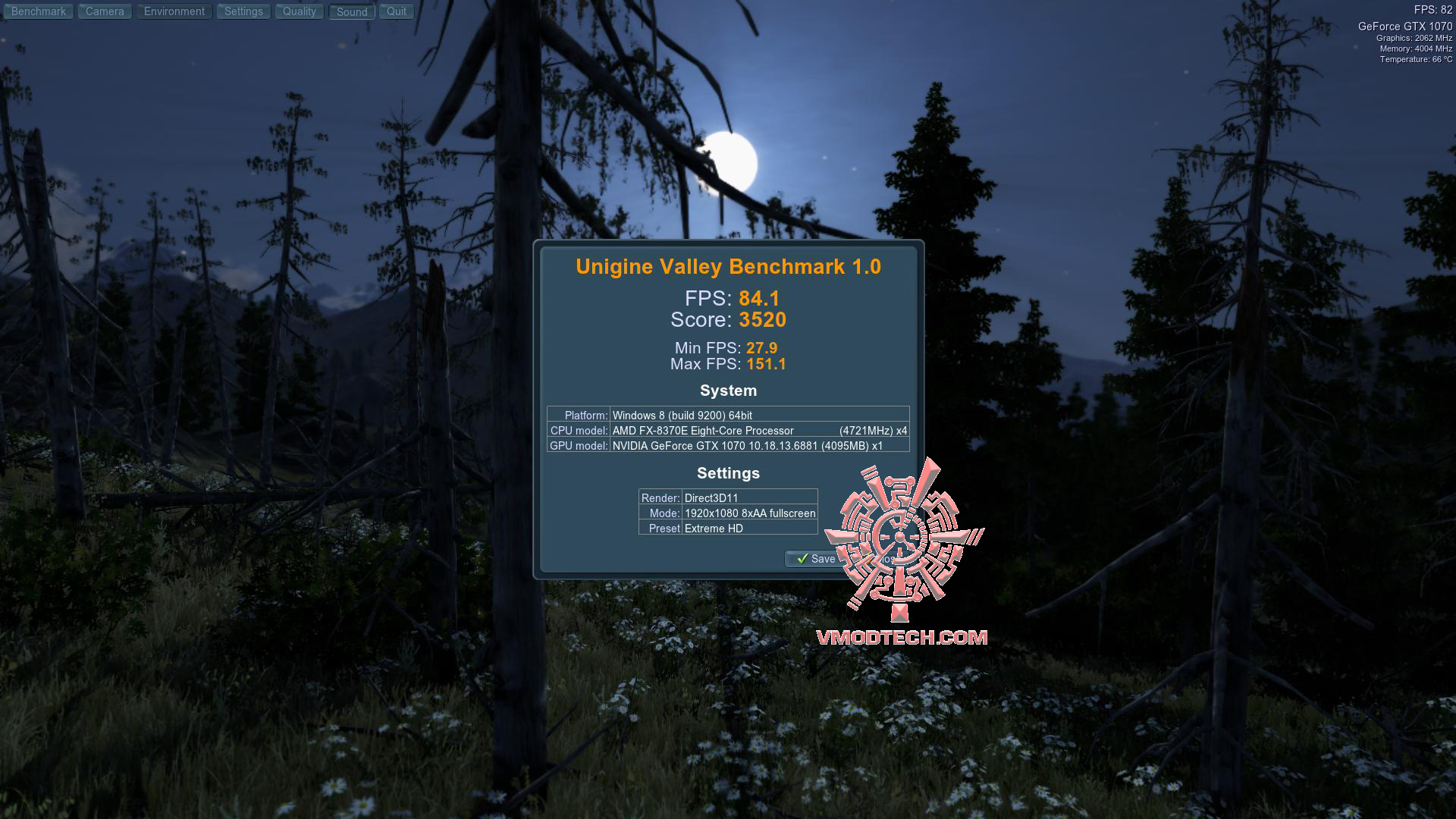The image size is (1456, 819).
Task: Open the Quality menu
Action: point(299,11)
